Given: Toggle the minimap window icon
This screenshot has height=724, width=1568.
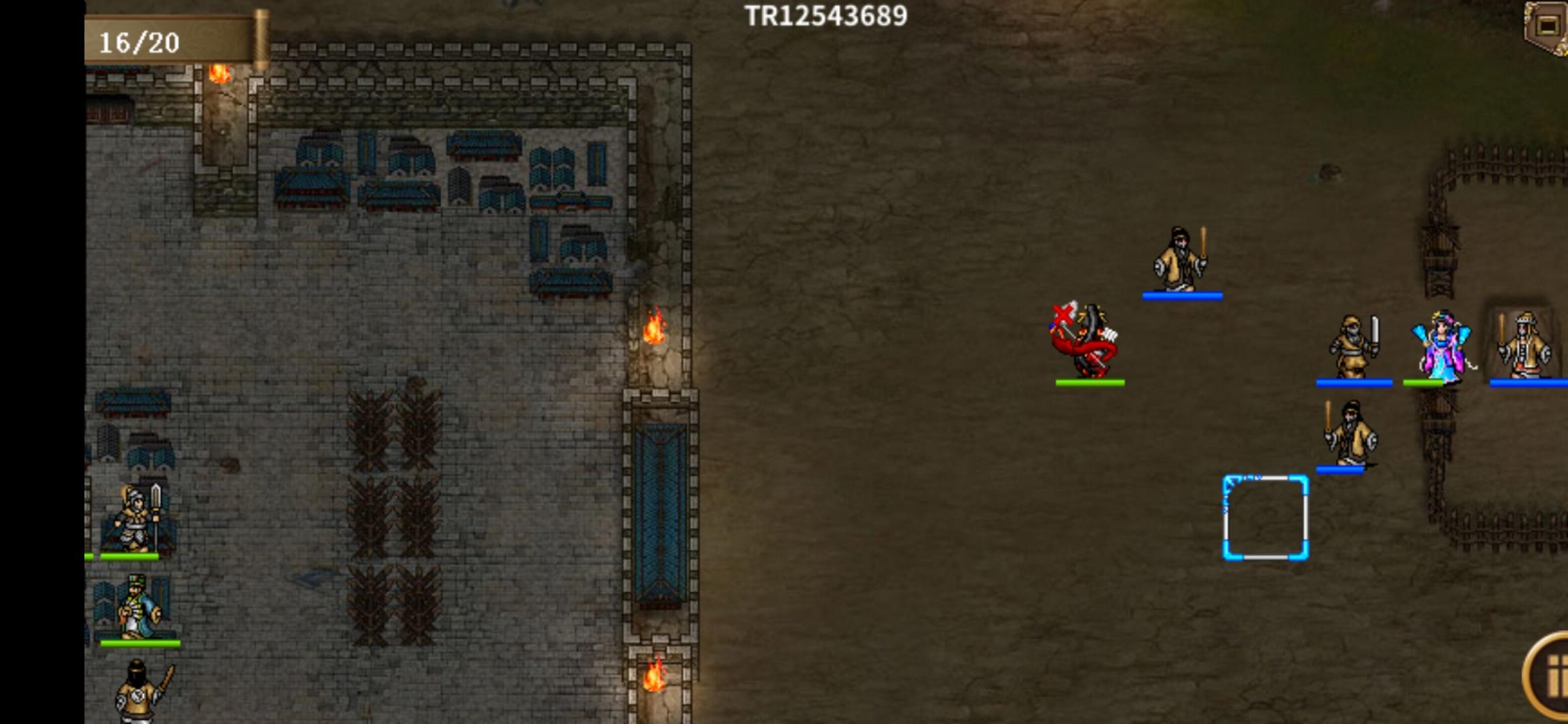Looking at the screenshot, I should (1547, 25).
